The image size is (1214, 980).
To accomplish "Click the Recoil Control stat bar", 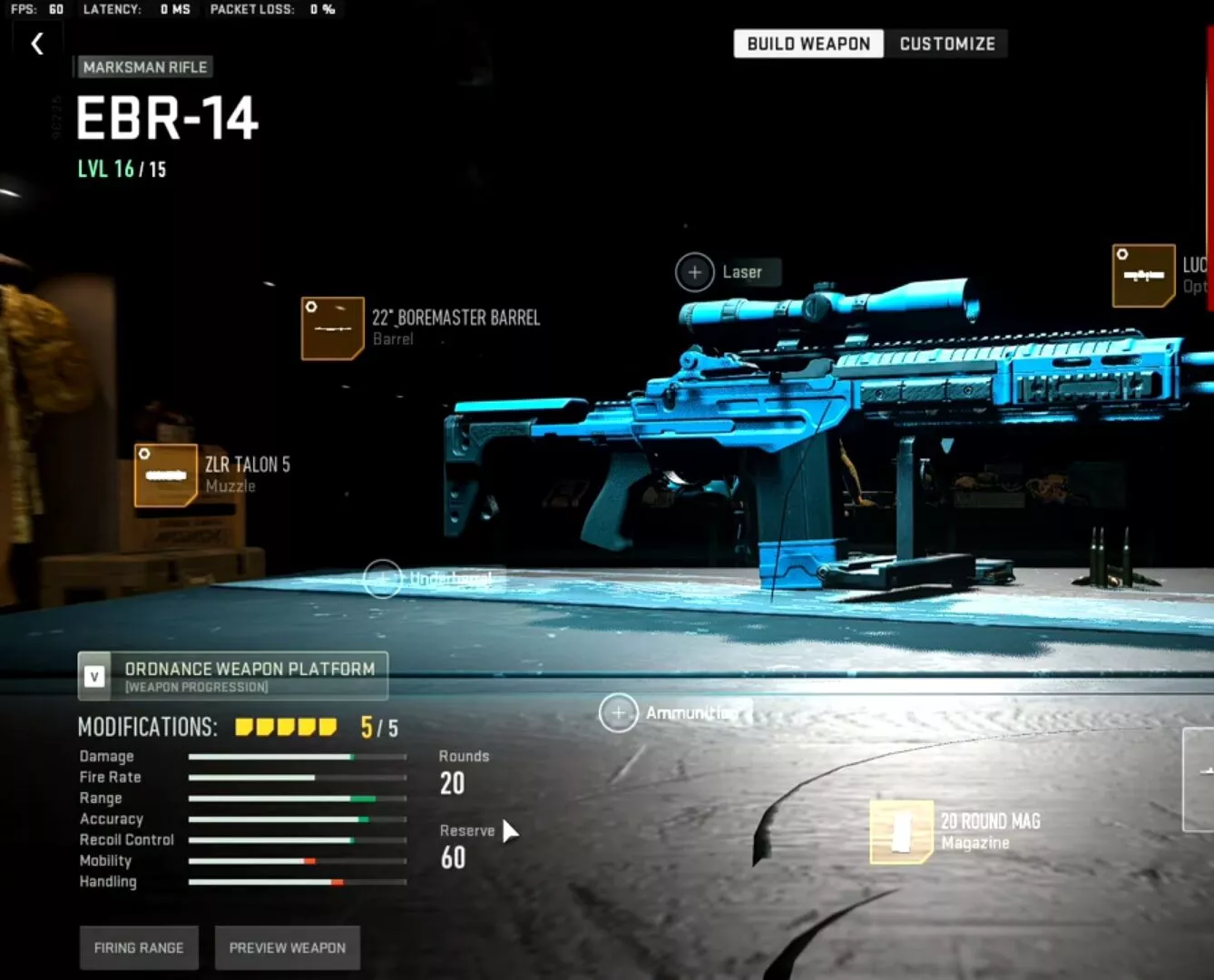I will point(295,840).
